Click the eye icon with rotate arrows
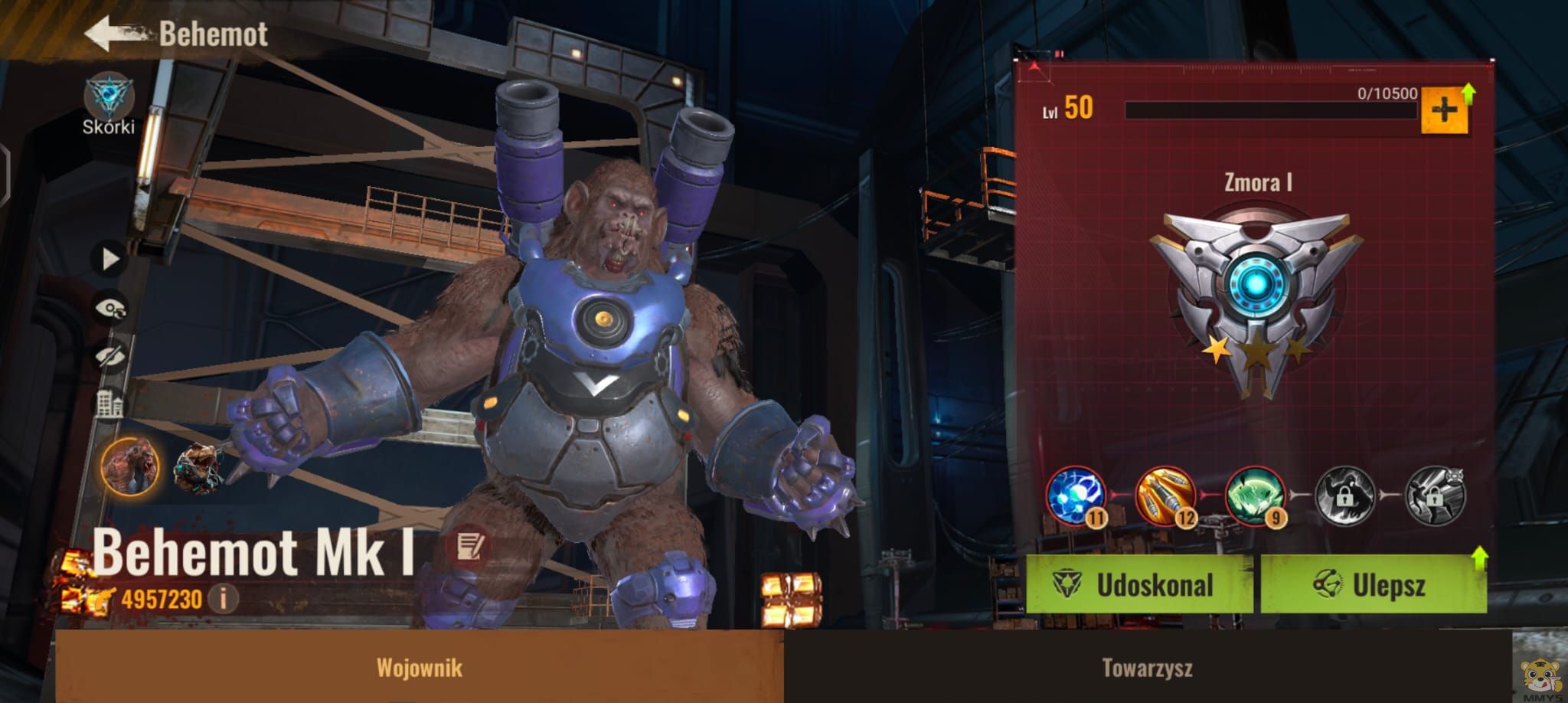 click(110, 309)
